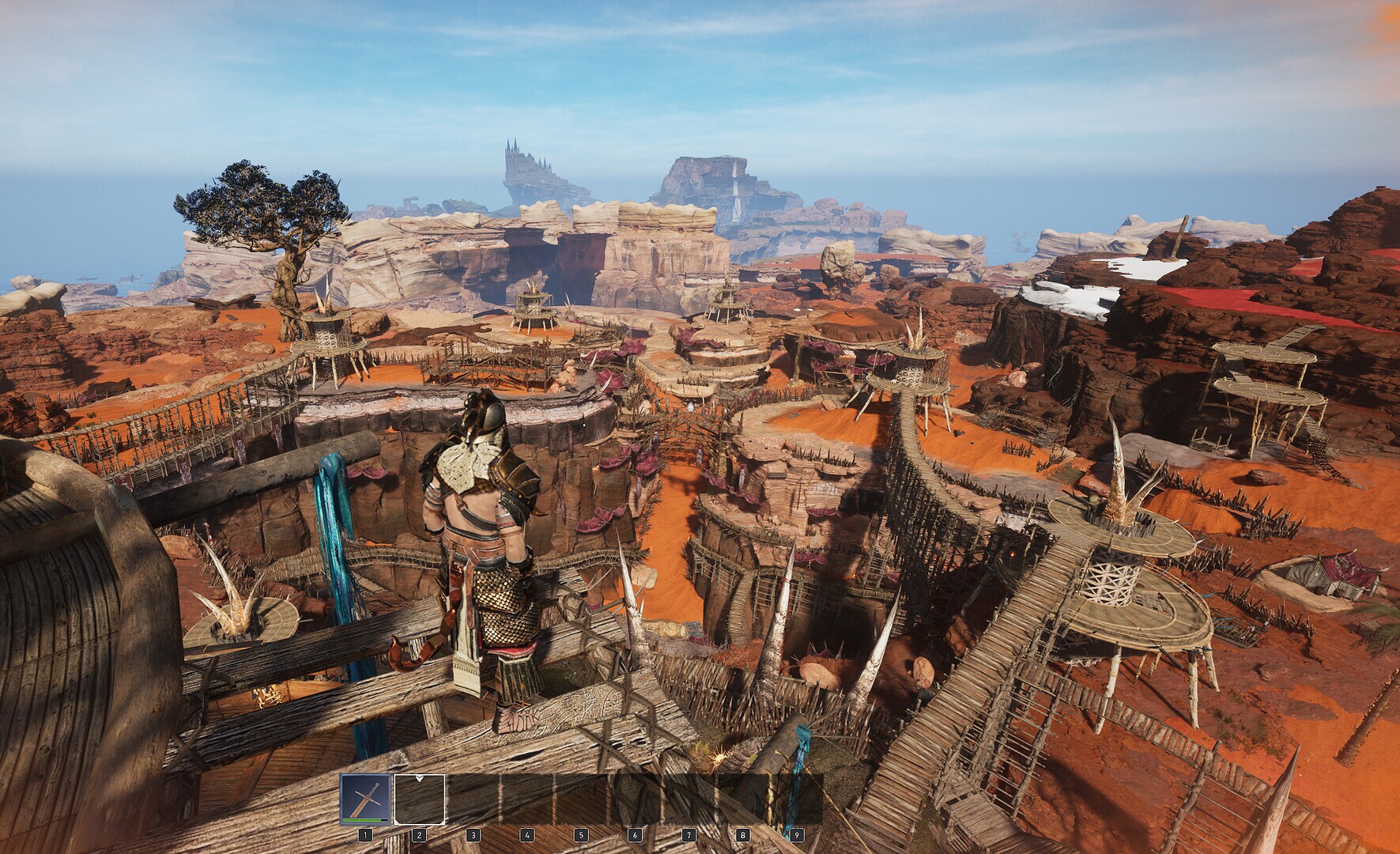Click the chevron marker above slot 2
The height and width of the screenshot is (854, 1400).
(419, 779)
